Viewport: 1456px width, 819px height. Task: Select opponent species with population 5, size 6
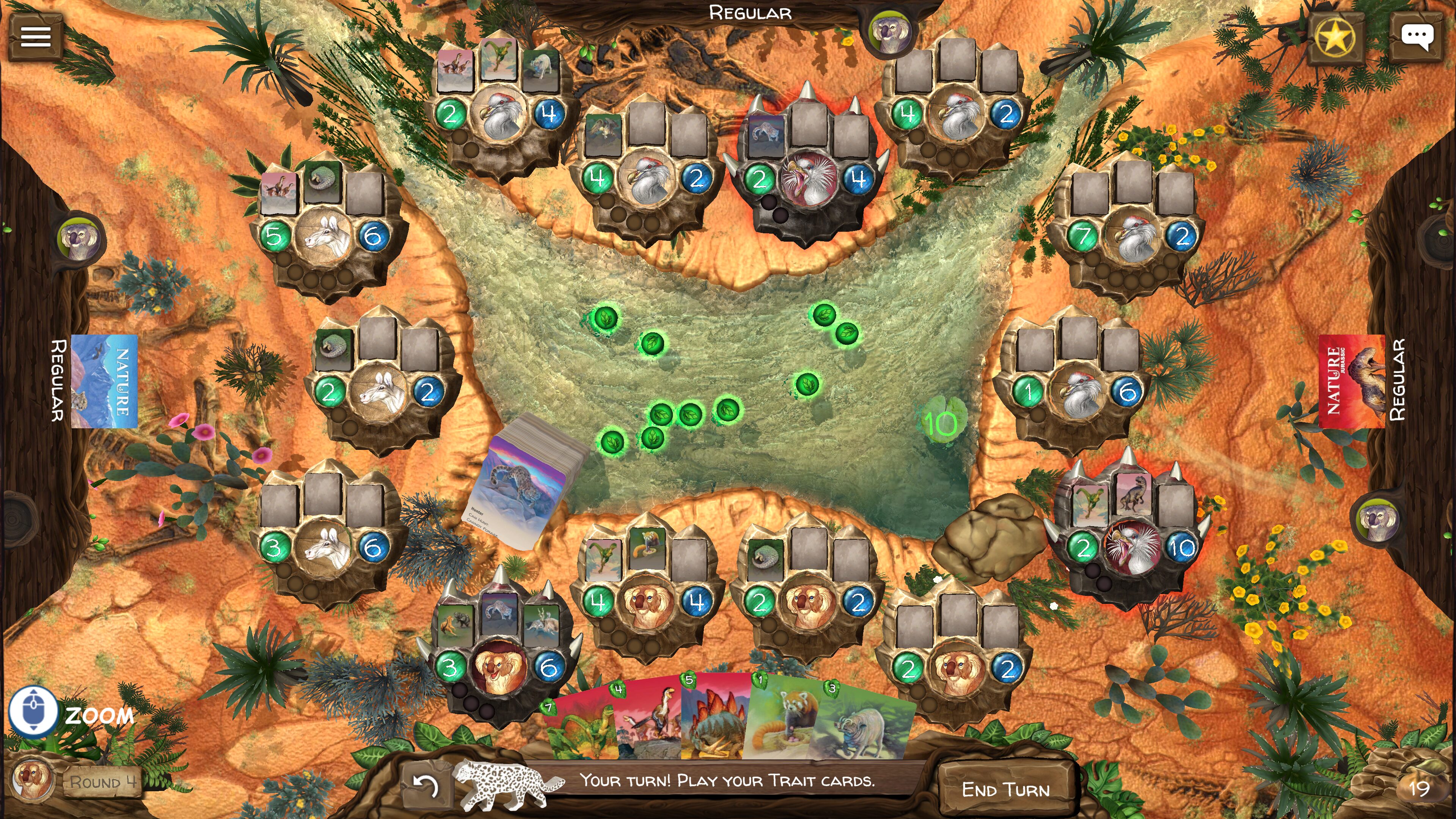point(324,236)
